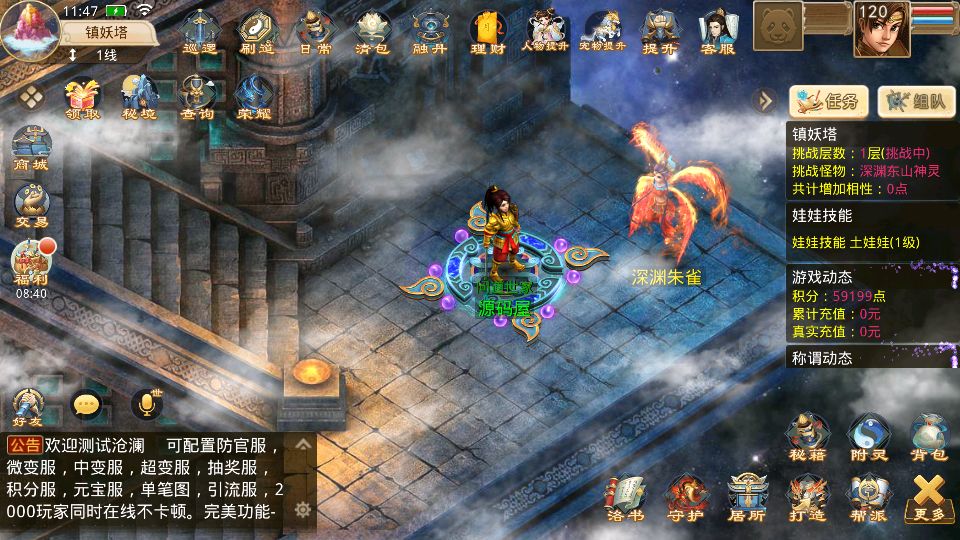Click the 领取 gift box icon
Viewport: 960px width, 540px height.
tap(83, 98)
